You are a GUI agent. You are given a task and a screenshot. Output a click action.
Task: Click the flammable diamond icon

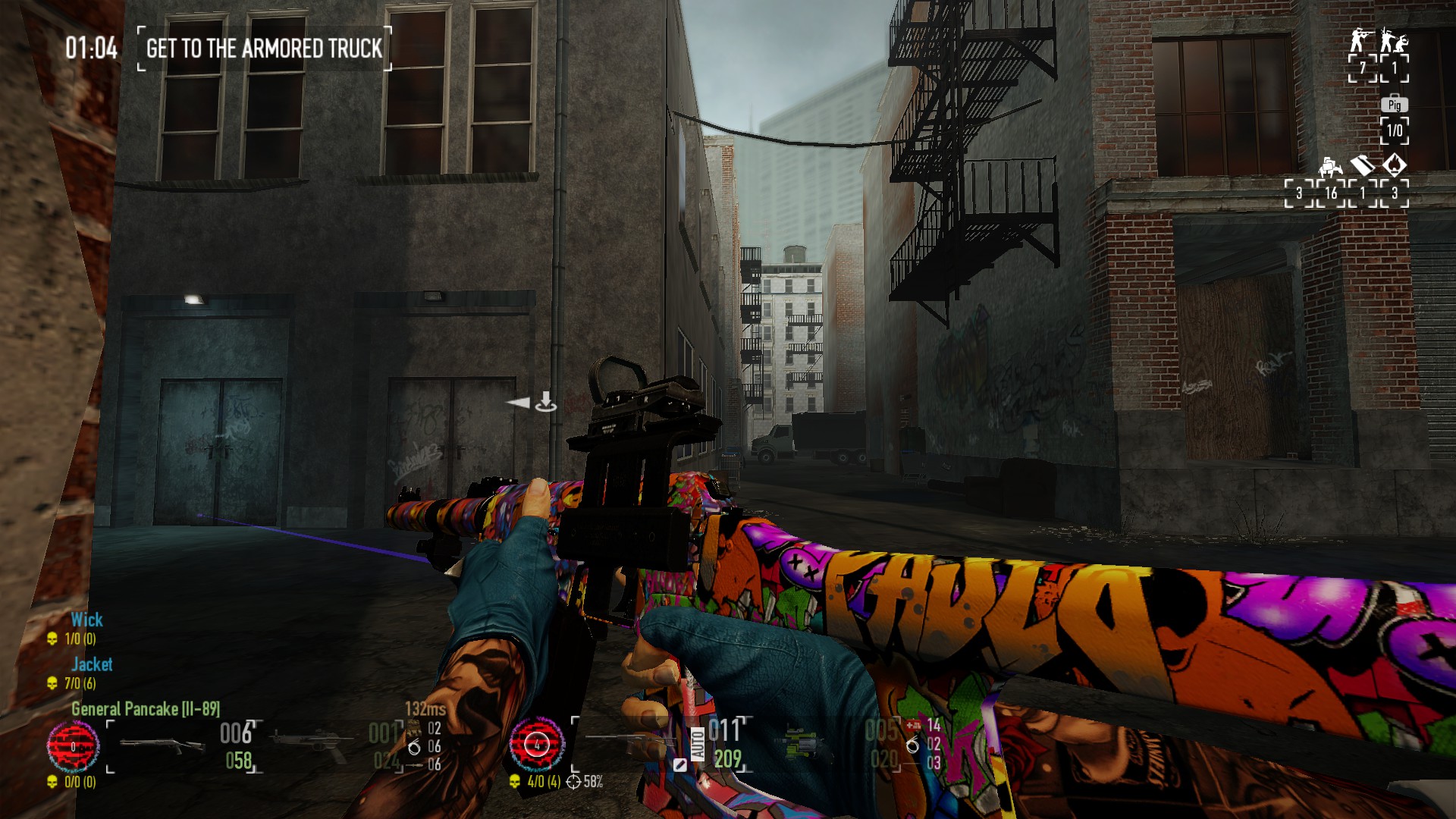(x=1395, y=165)
